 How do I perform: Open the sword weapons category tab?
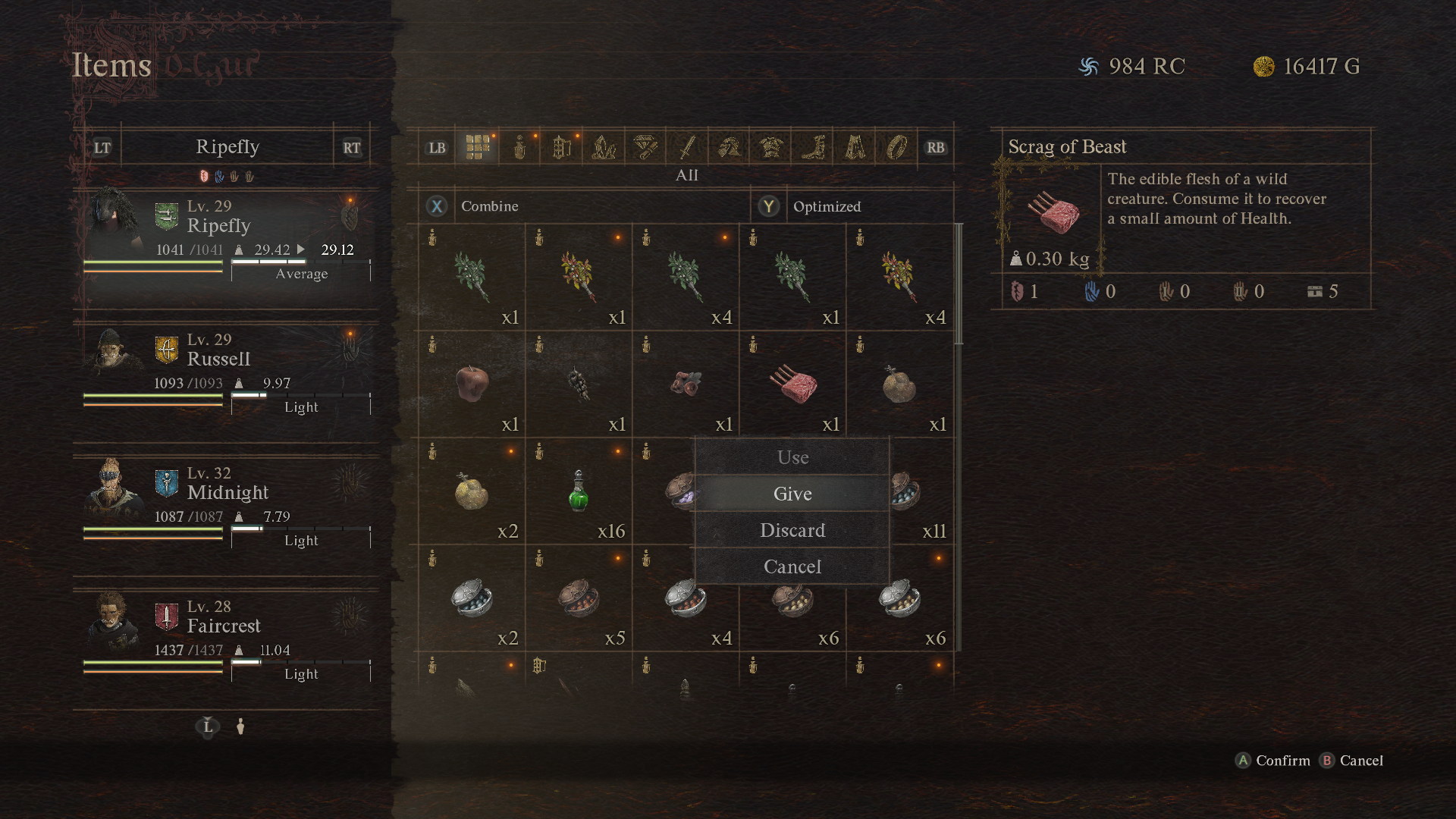pos(687,147)
